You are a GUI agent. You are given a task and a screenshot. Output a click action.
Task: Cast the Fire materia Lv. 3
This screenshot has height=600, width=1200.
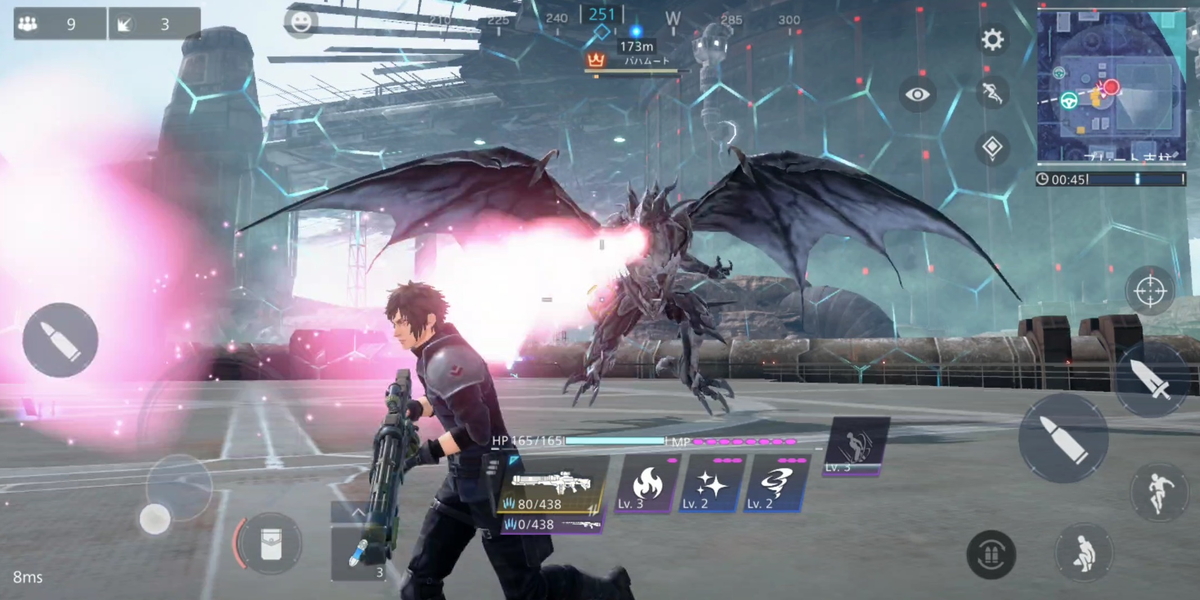click(x=645, y=485)
